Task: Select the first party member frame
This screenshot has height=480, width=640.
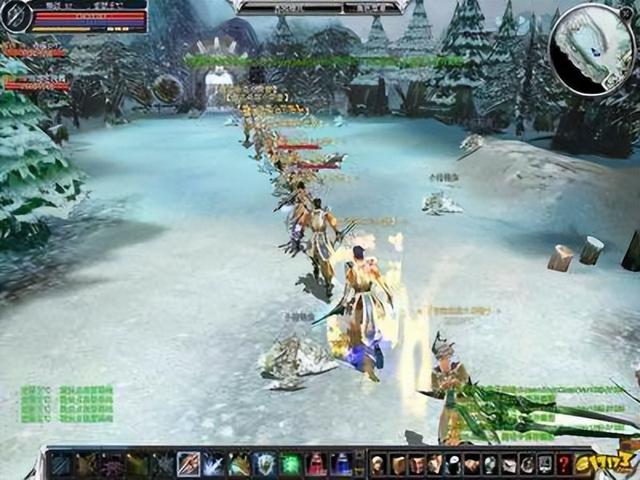Action: (35, 51)
